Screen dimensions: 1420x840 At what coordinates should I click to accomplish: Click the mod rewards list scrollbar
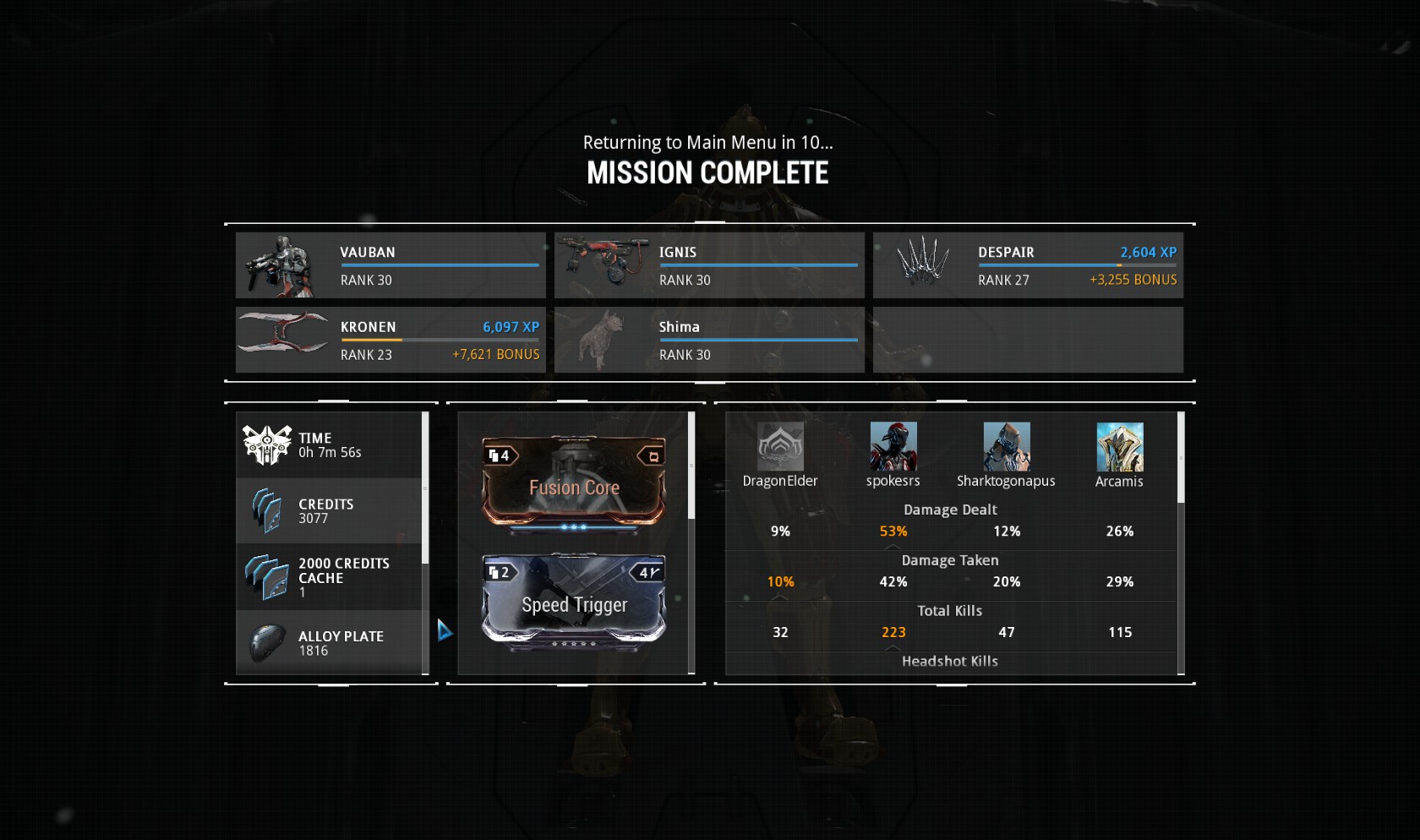tap(691, 466)
